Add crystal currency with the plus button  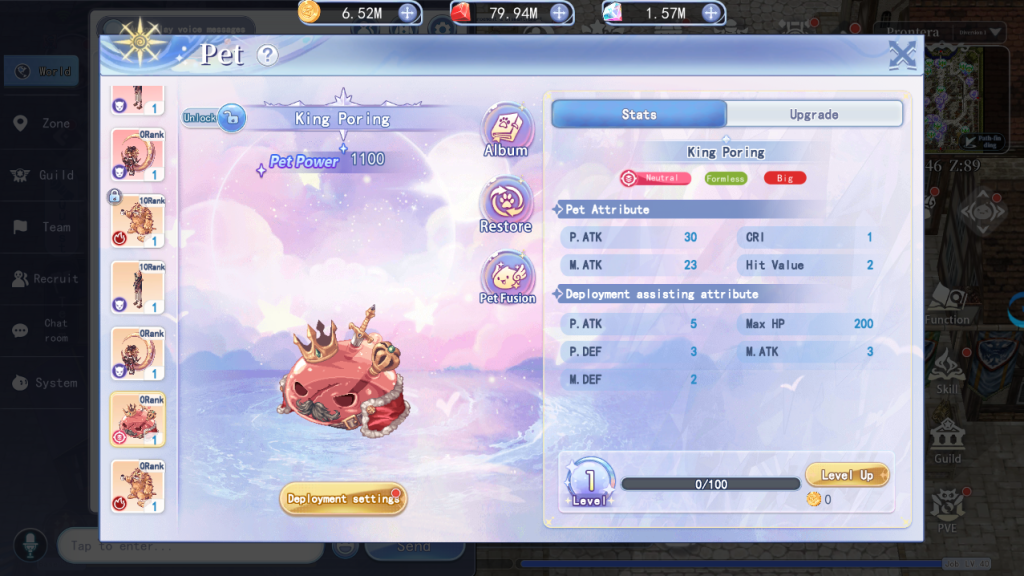tap(711, 13)
